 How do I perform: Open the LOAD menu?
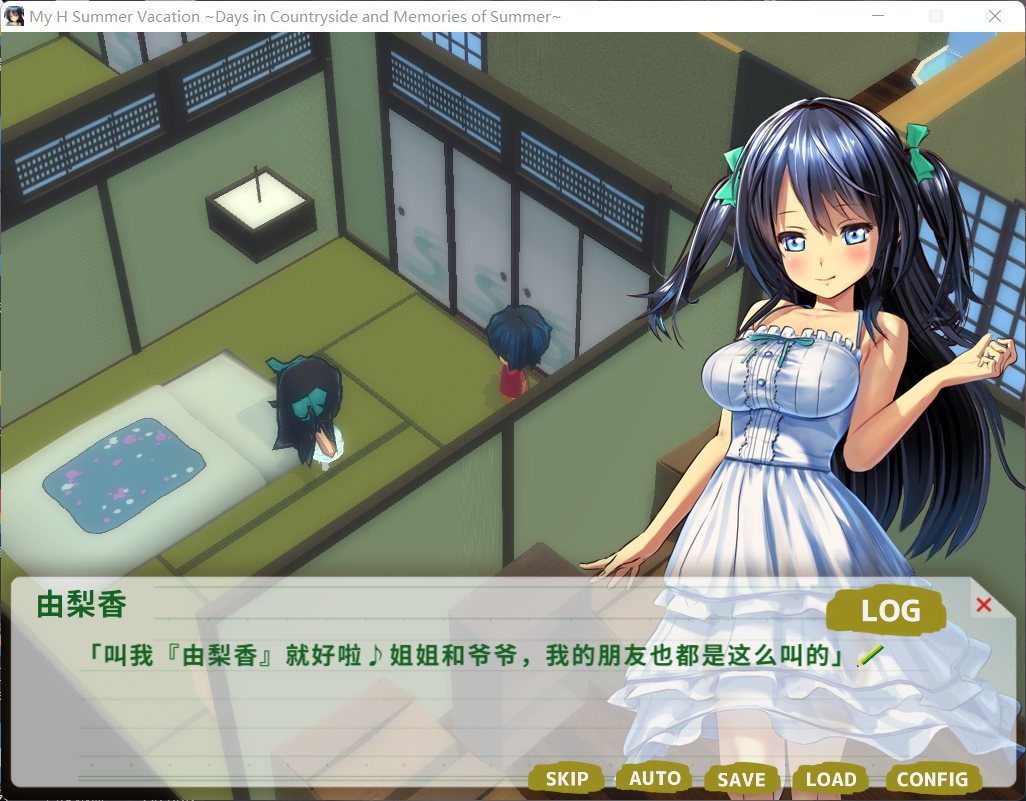click(830, 779)
